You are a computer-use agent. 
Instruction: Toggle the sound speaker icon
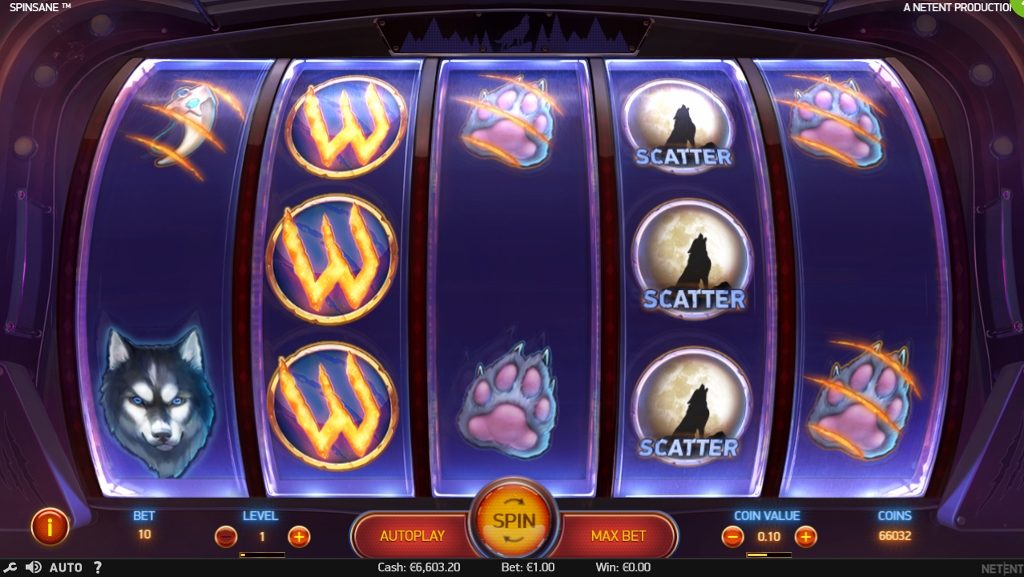[33, 568]
